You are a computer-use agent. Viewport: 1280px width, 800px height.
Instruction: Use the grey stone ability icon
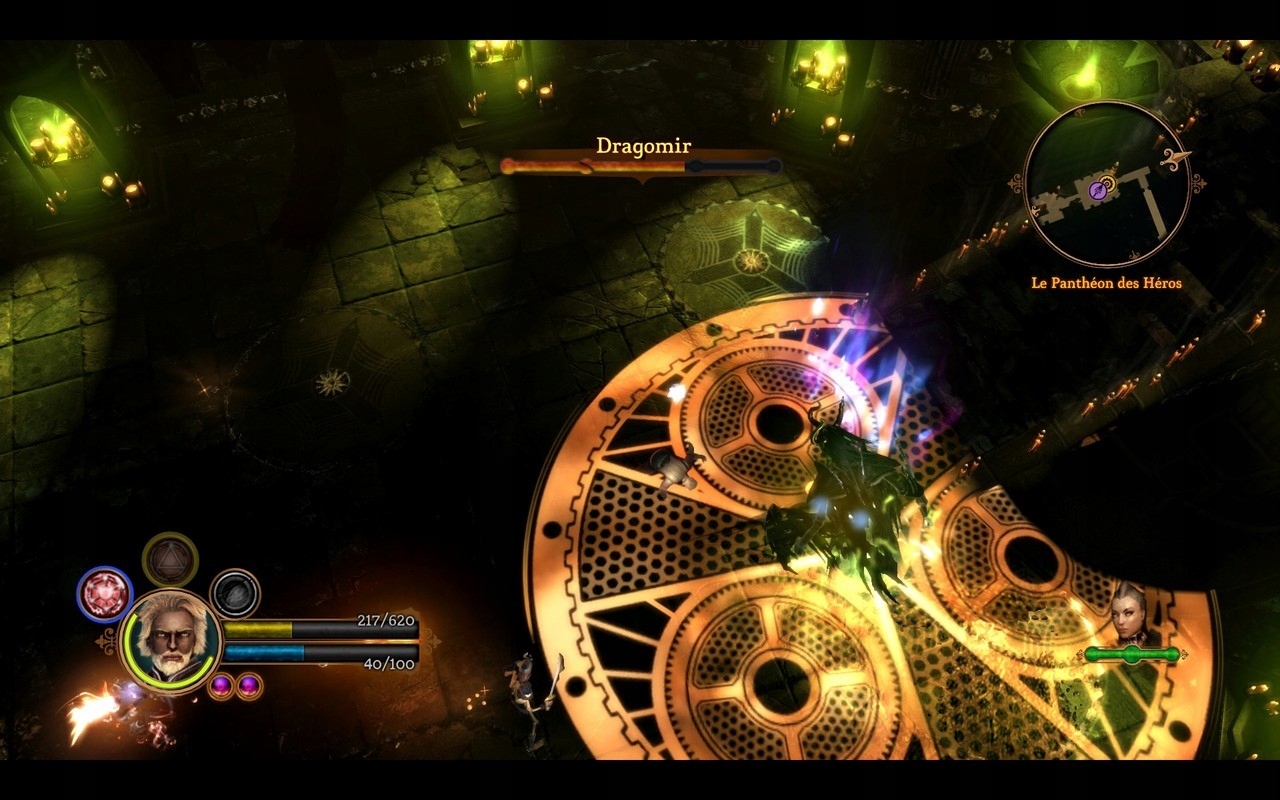tap(235, 593)
